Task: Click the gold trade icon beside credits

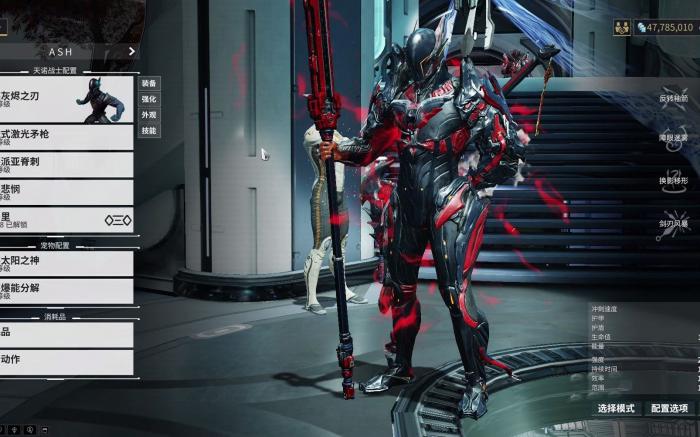Action: pyautogui.click(x=621, y=27)
